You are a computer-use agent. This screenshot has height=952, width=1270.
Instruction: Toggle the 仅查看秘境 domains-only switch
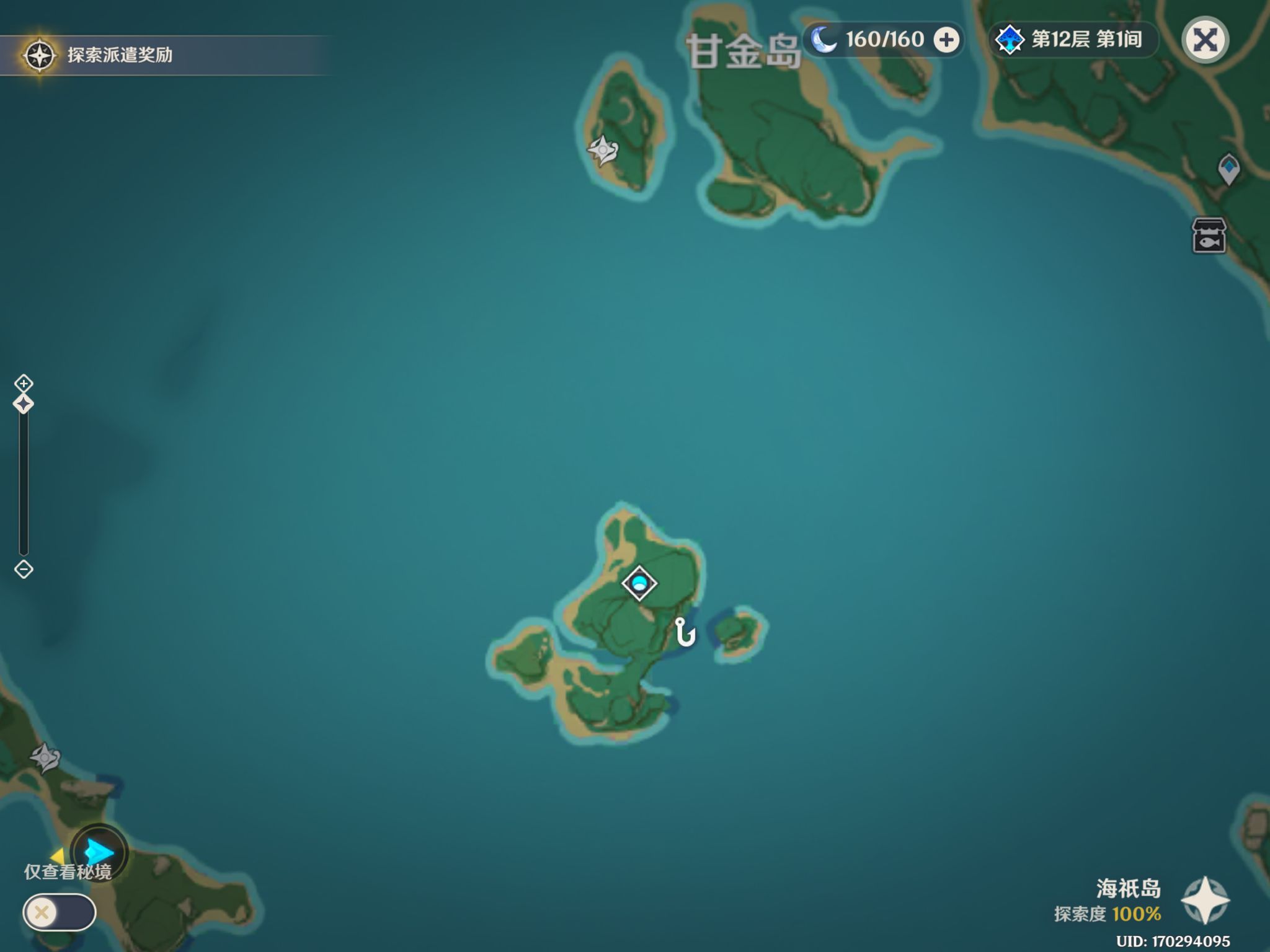[60, 912]
